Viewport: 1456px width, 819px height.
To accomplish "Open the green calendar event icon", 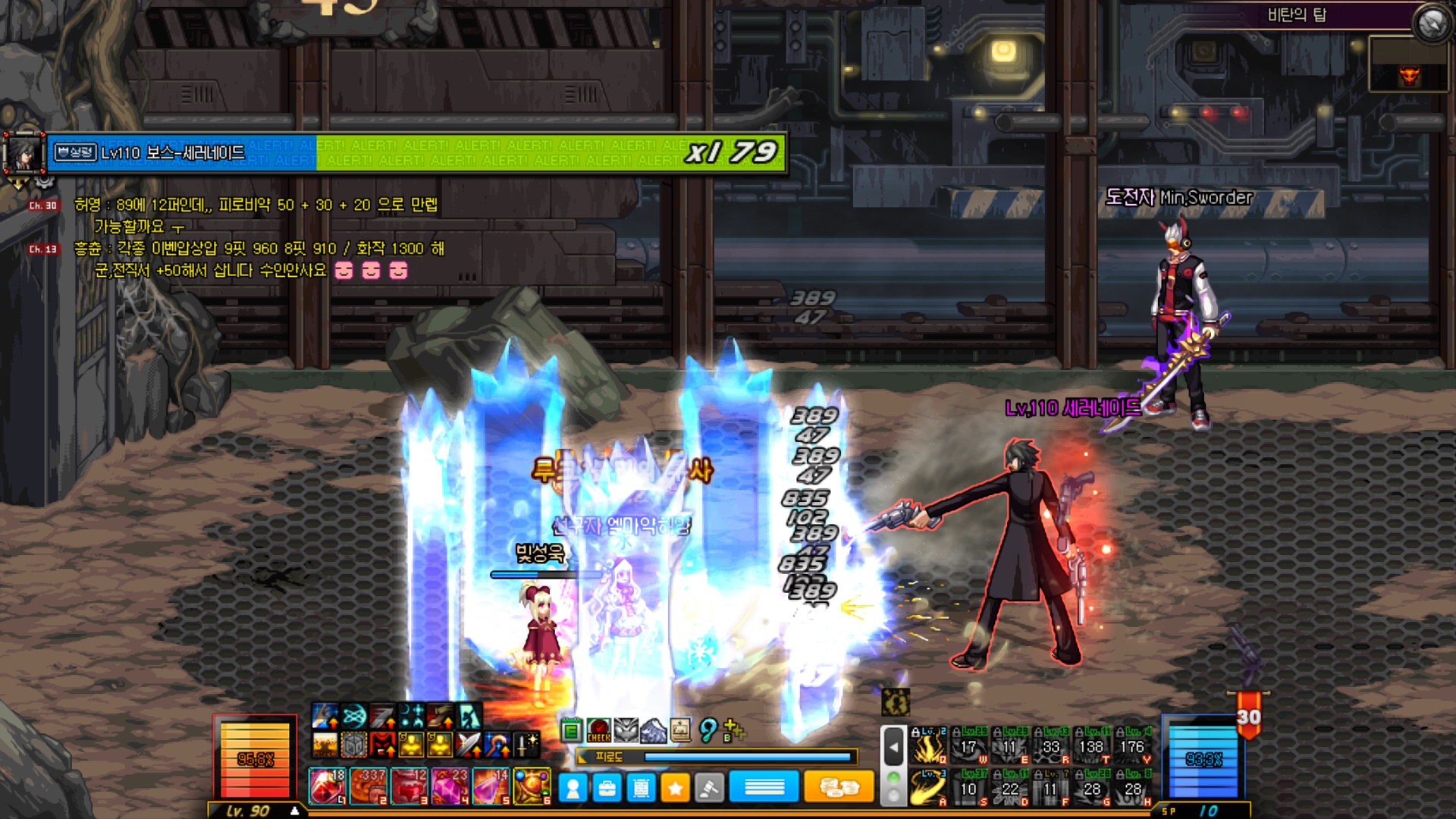I will click(x=572, y=731).
